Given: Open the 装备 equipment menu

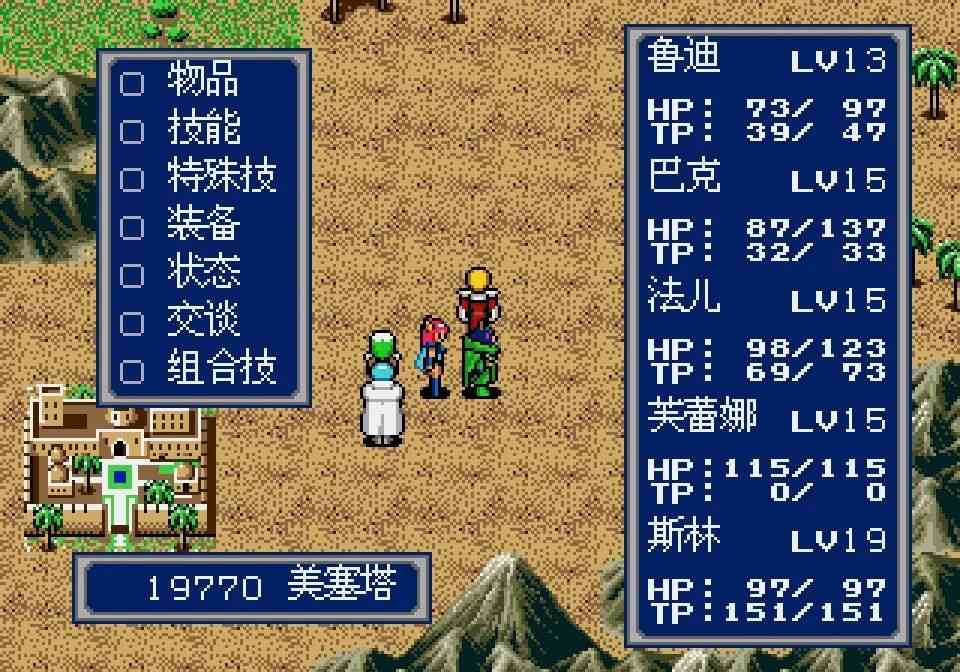Looking at the screenshot, I should tap(202, 226).
